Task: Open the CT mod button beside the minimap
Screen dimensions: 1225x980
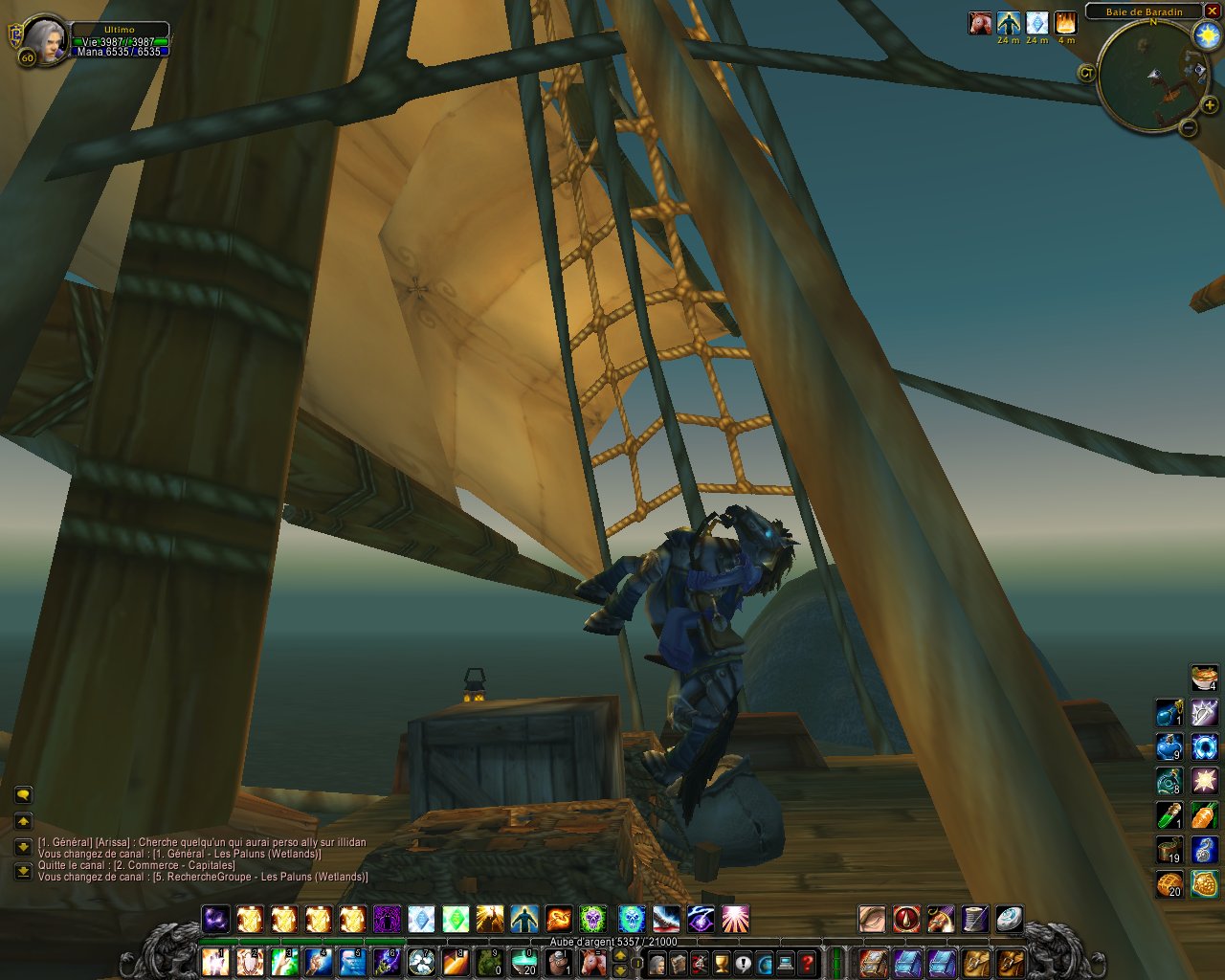Action: (x=1086, y=72)
